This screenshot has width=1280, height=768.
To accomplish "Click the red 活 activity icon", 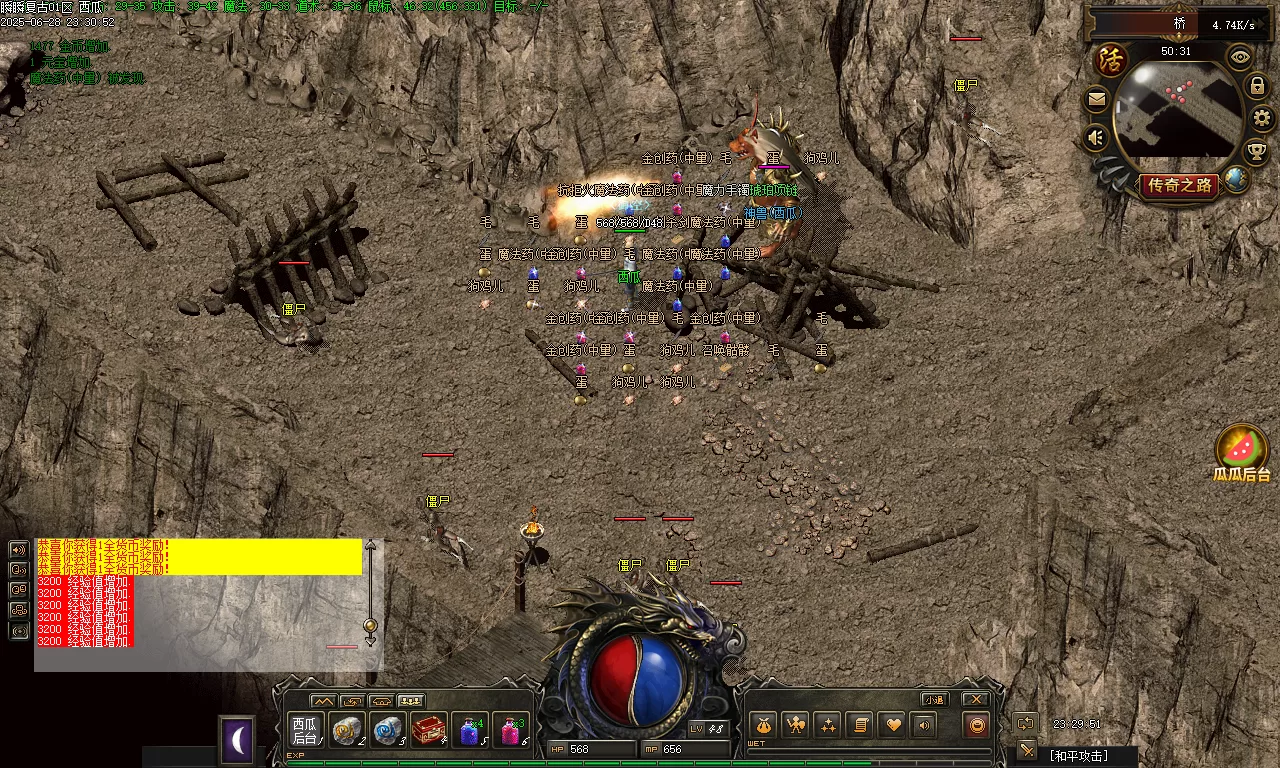I will coord(1110,58).
